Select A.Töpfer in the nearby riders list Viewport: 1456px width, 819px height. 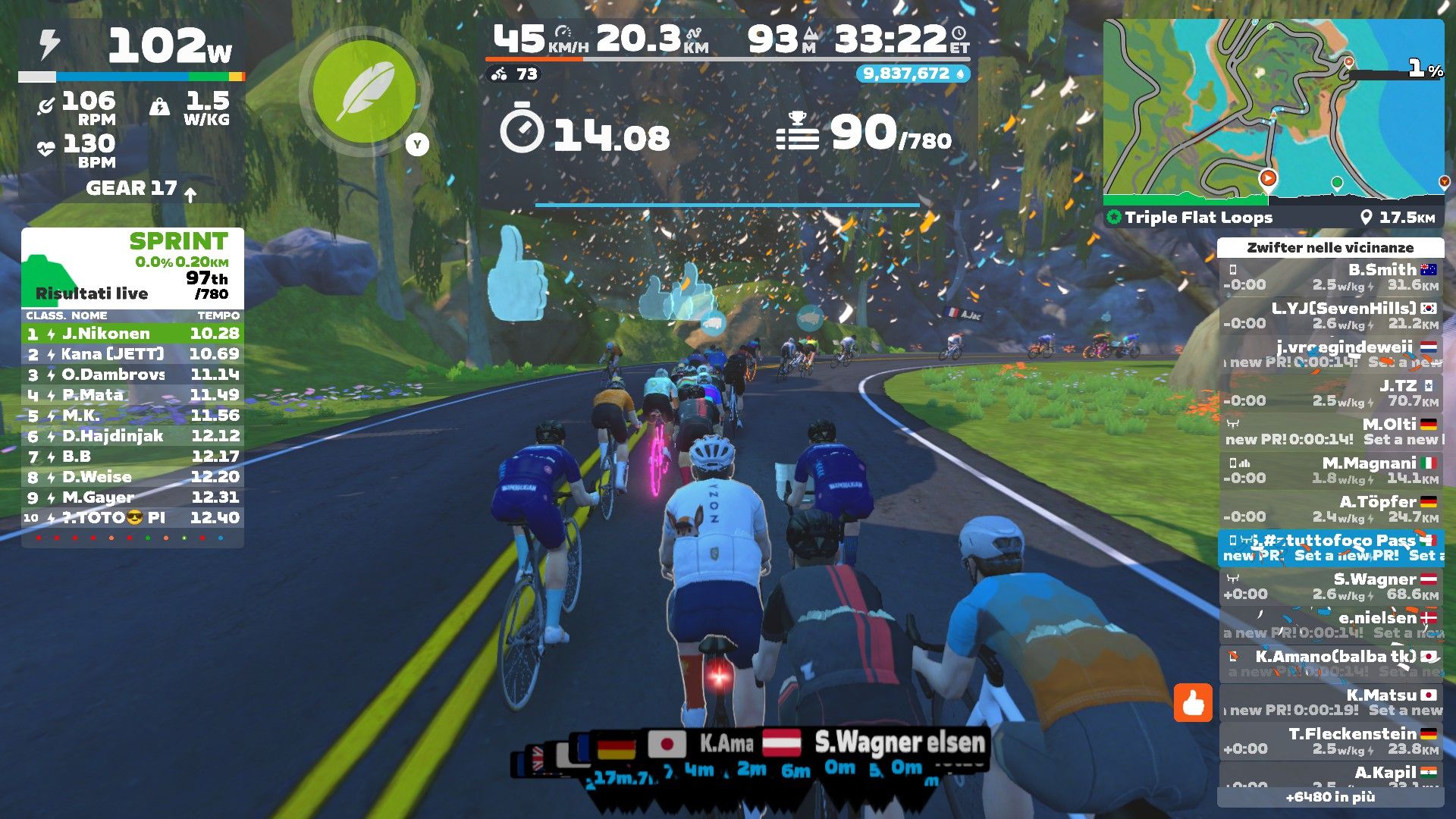click(x=1331, y=509)
